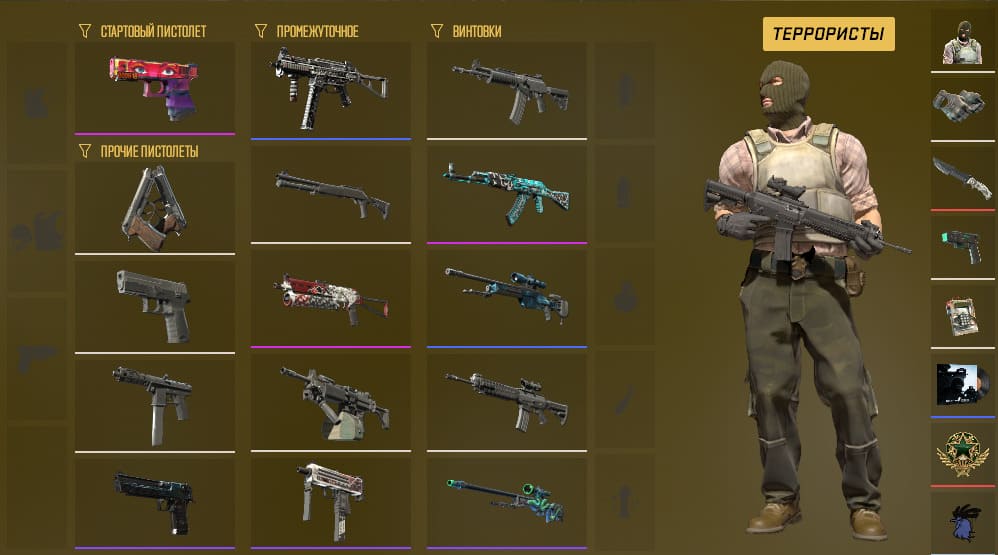
Task: Select the pink-purple Glock starting pistol
Action: click(x=154, y=87)
